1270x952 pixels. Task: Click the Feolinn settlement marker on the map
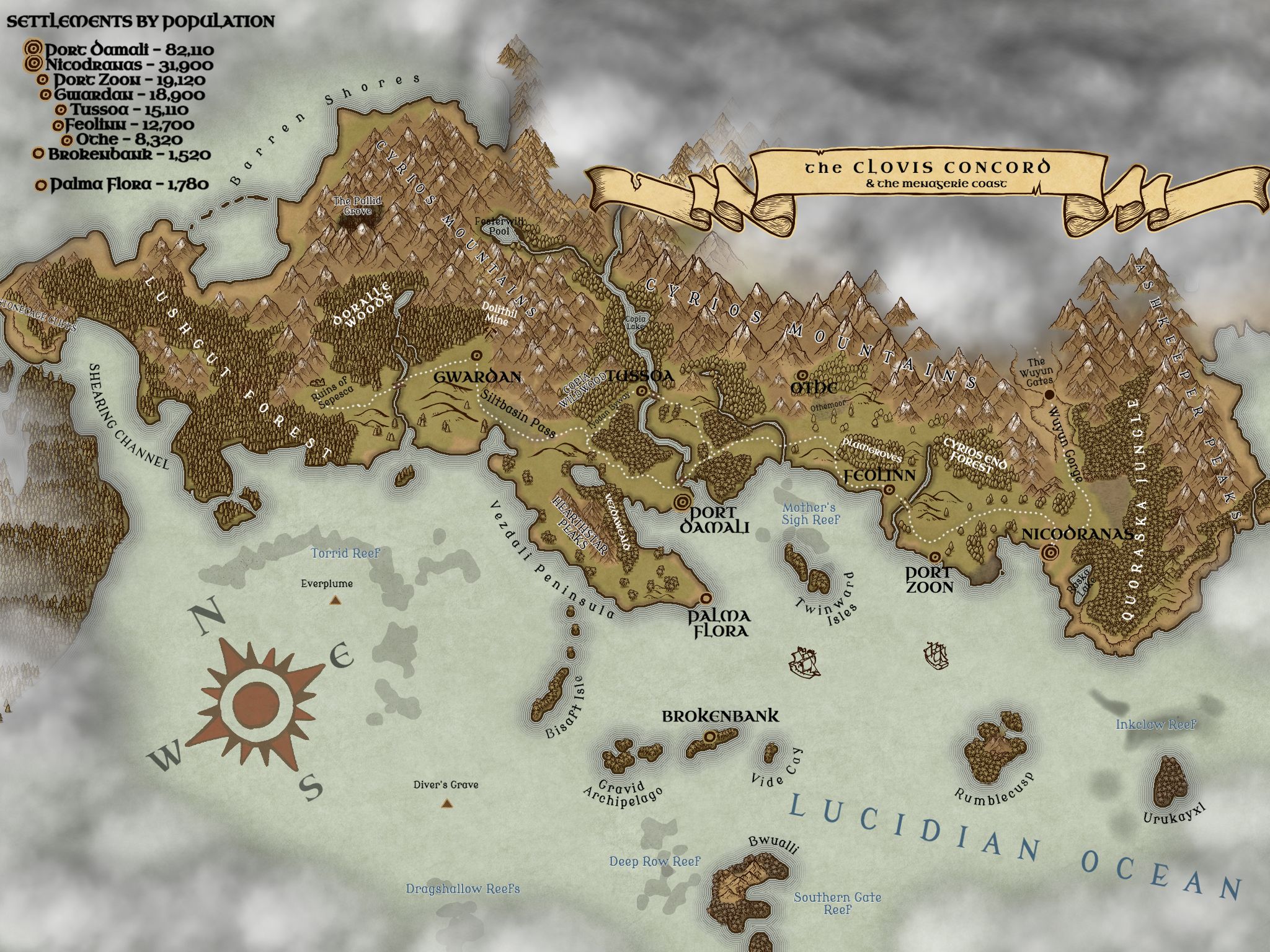(x=889, y=490)
